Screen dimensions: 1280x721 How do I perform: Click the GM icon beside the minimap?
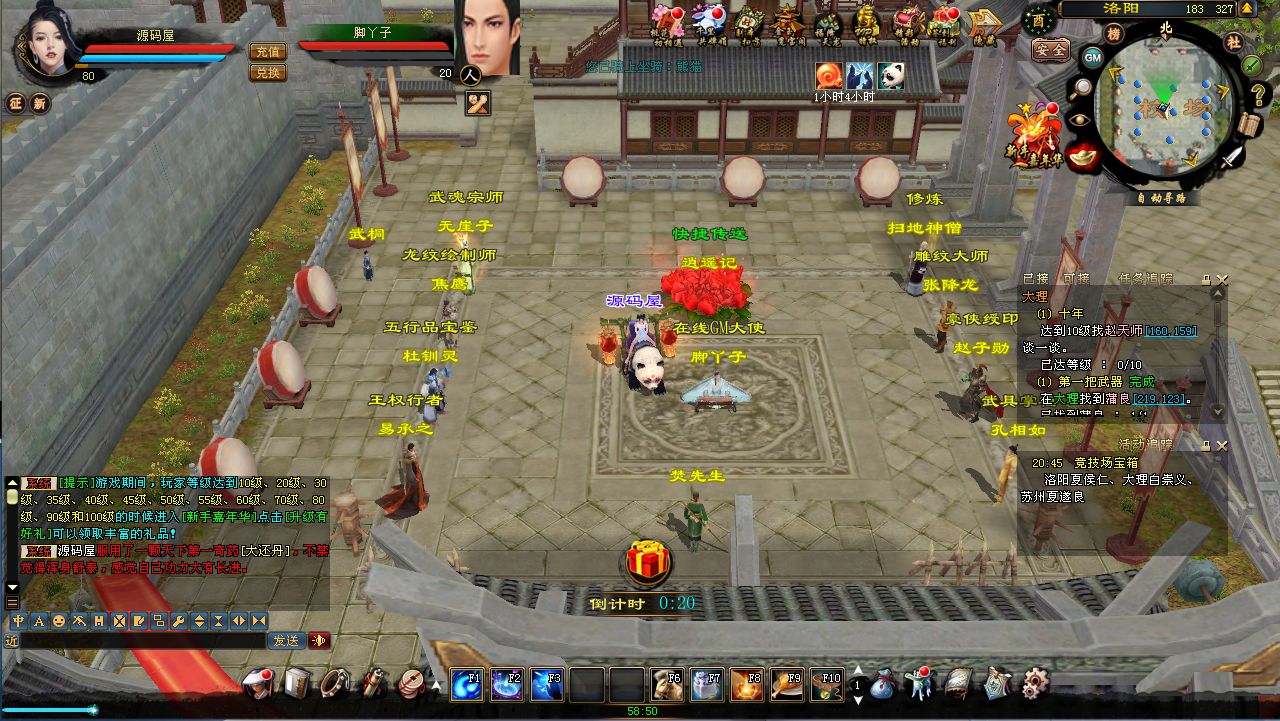point(1092,58)
